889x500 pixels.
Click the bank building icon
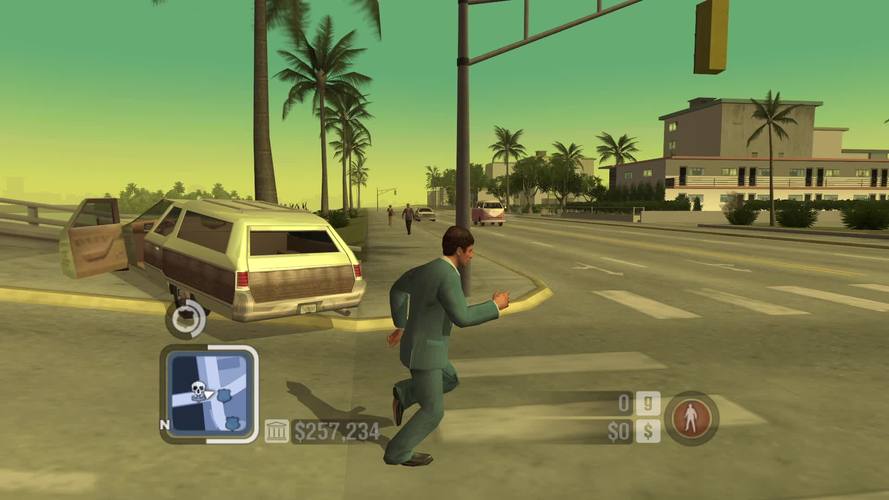276,431
